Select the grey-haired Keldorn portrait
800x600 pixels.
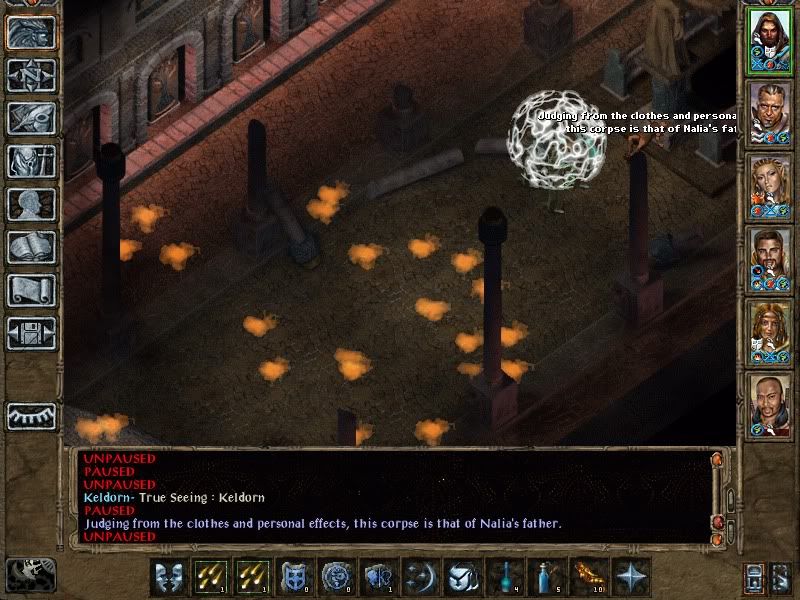point(770,115)
